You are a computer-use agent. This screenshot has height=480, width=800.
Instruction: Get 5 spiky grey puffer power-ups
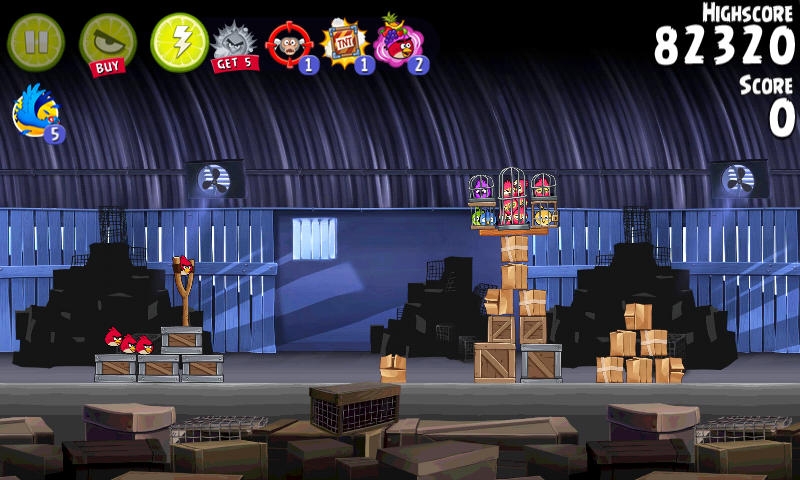(235, 45)
